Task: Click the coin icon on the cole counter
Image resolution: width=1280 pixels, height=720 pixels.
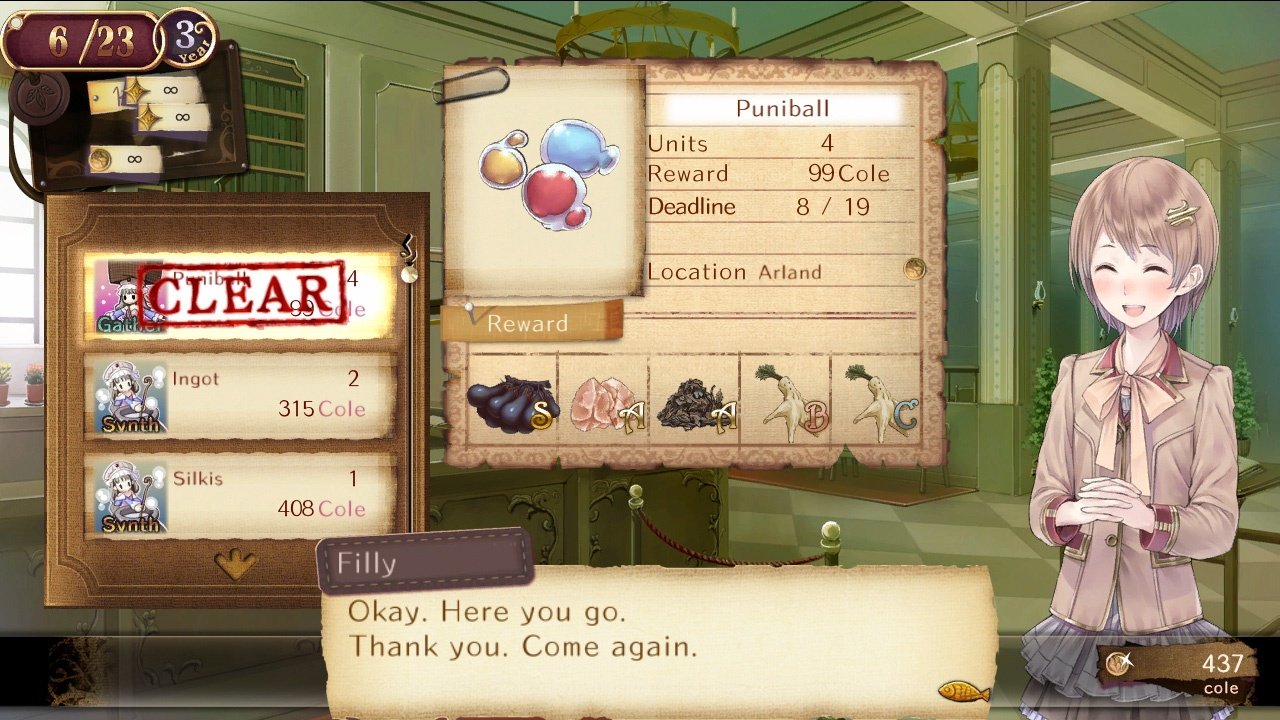Action: [1117, 662]
